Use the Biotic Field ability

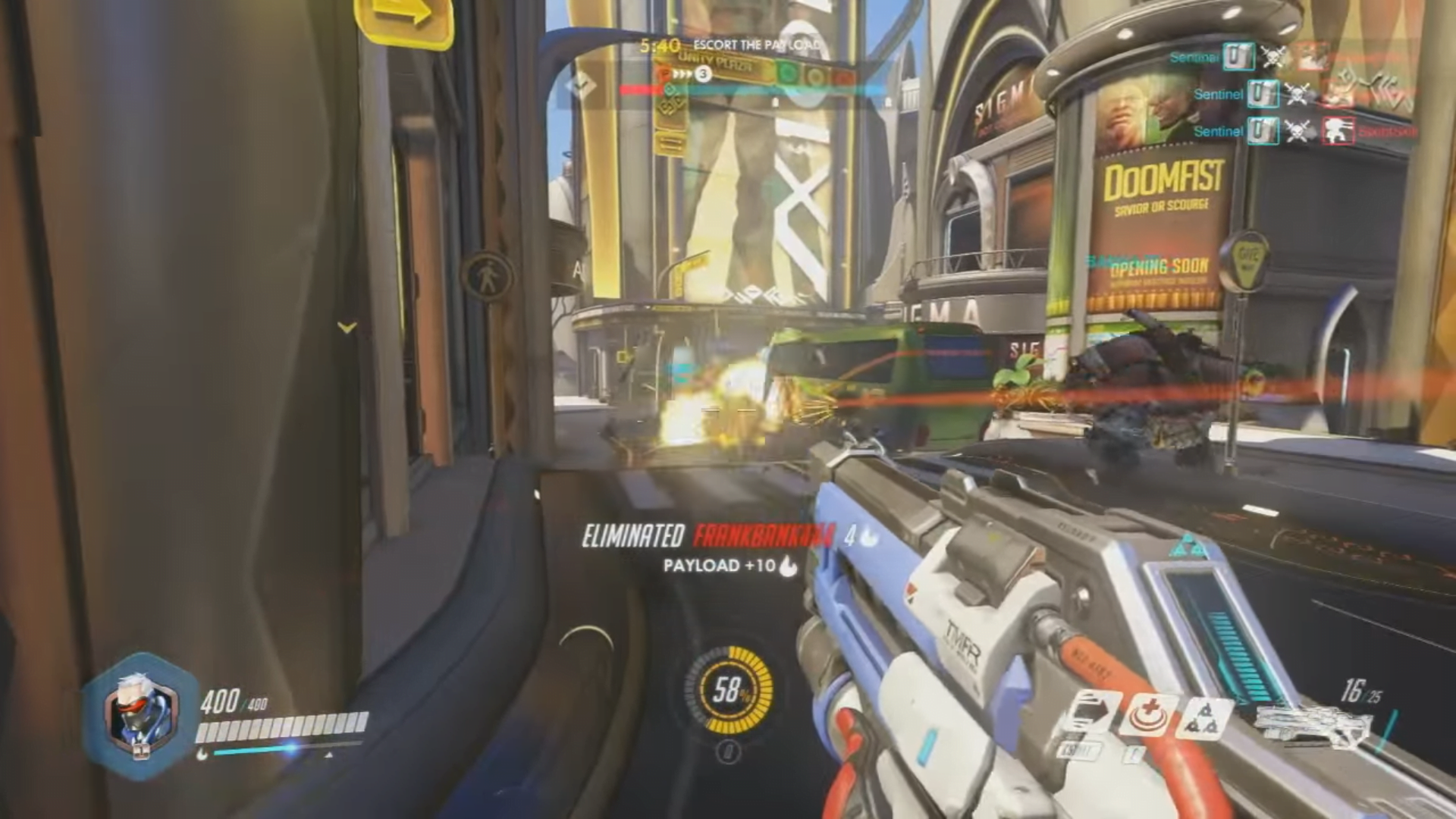[1150, 715]
